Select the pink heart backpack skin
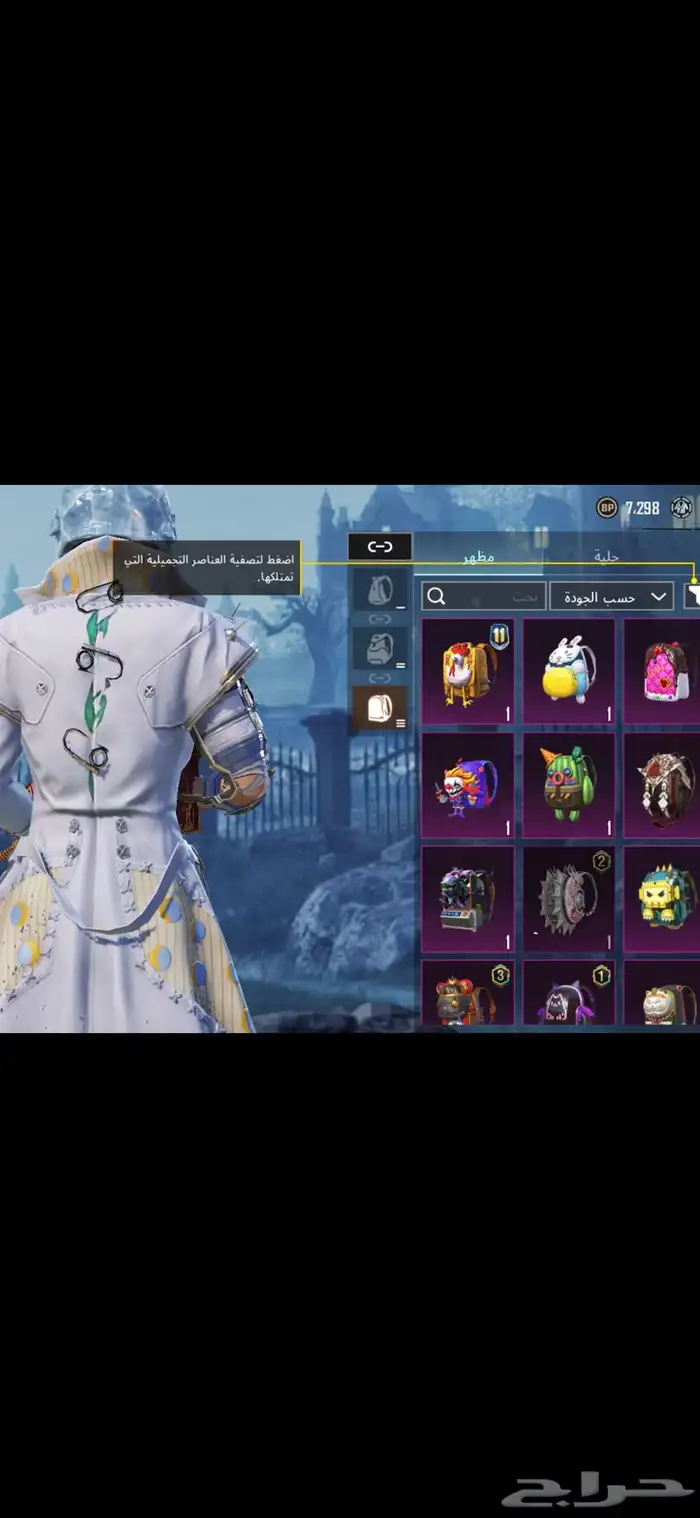This screenshot has height=1518, width=700. pos(664,671)
